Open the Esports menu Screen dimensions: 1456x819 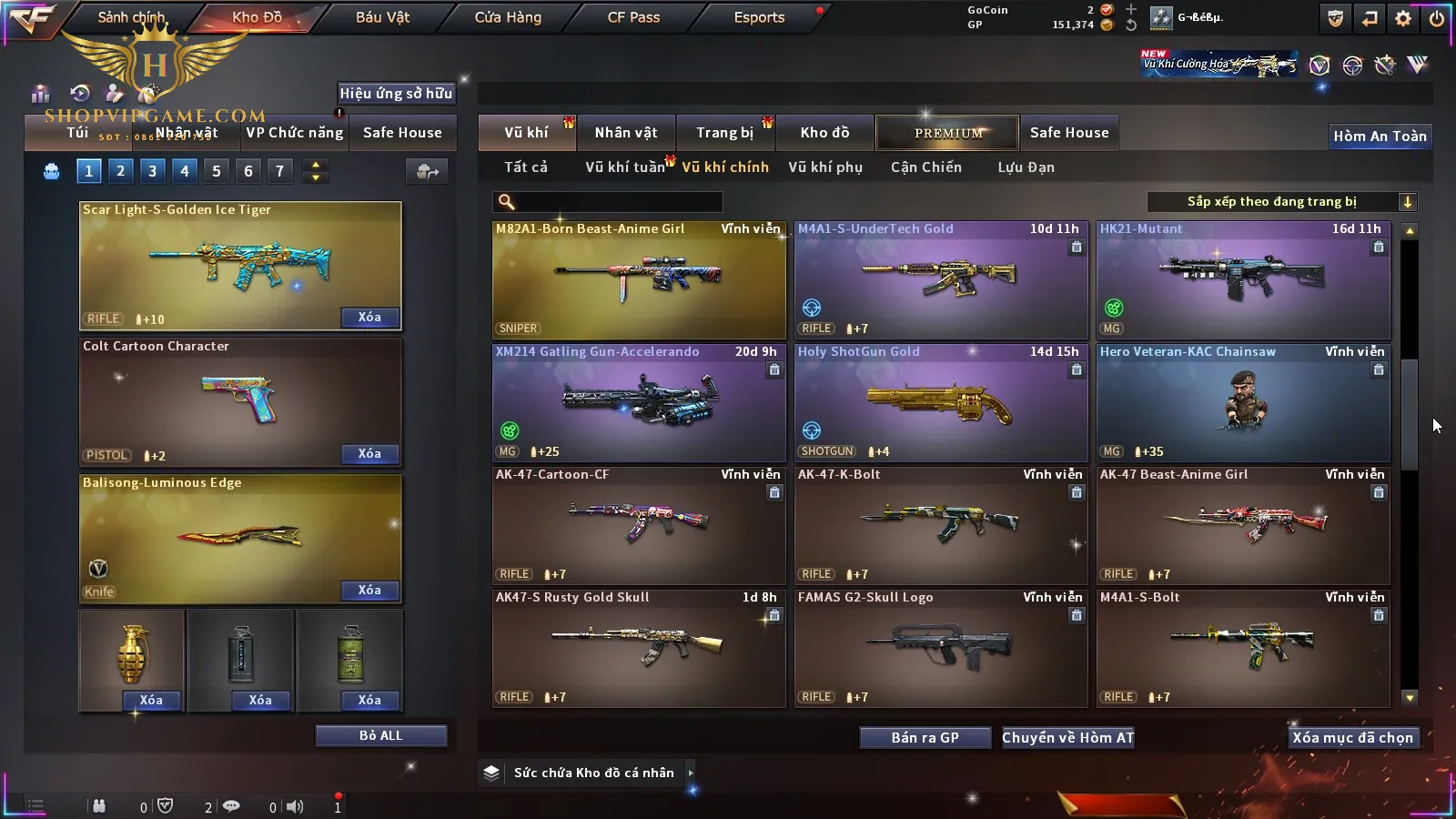pyautogui.click(x=759, y=17)
